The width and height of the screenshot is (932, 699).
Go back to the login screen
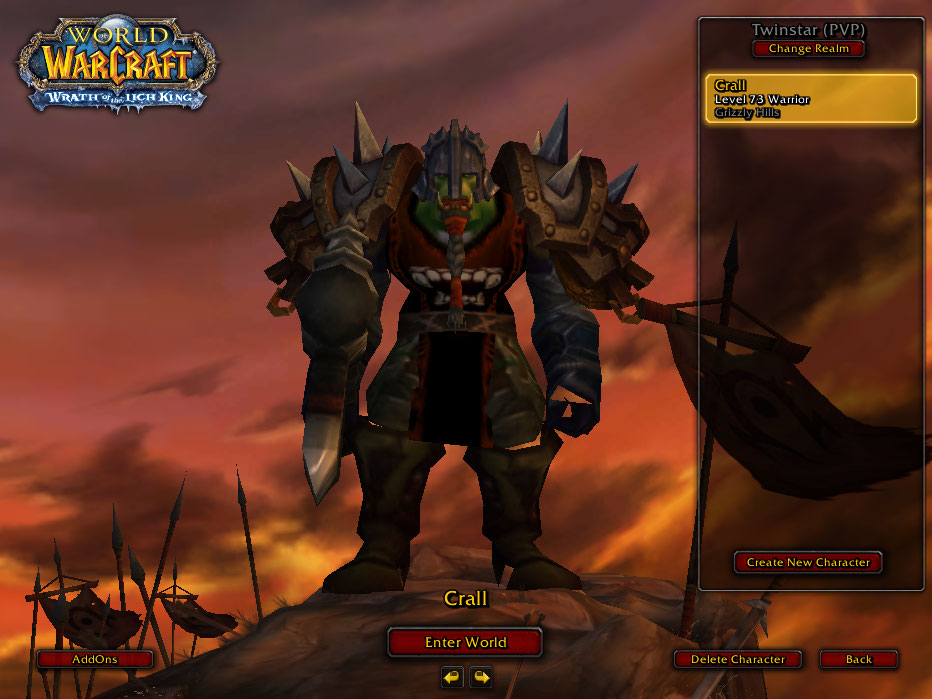pyautogui.click(x=858, y=659)
